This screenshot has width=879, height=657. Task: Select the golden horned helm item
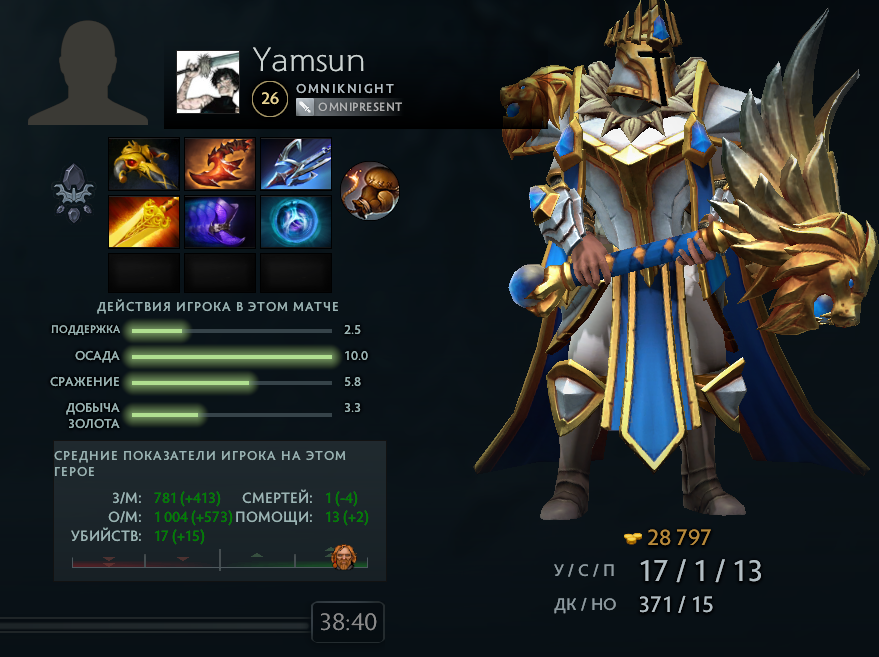(x=144, y=163)
